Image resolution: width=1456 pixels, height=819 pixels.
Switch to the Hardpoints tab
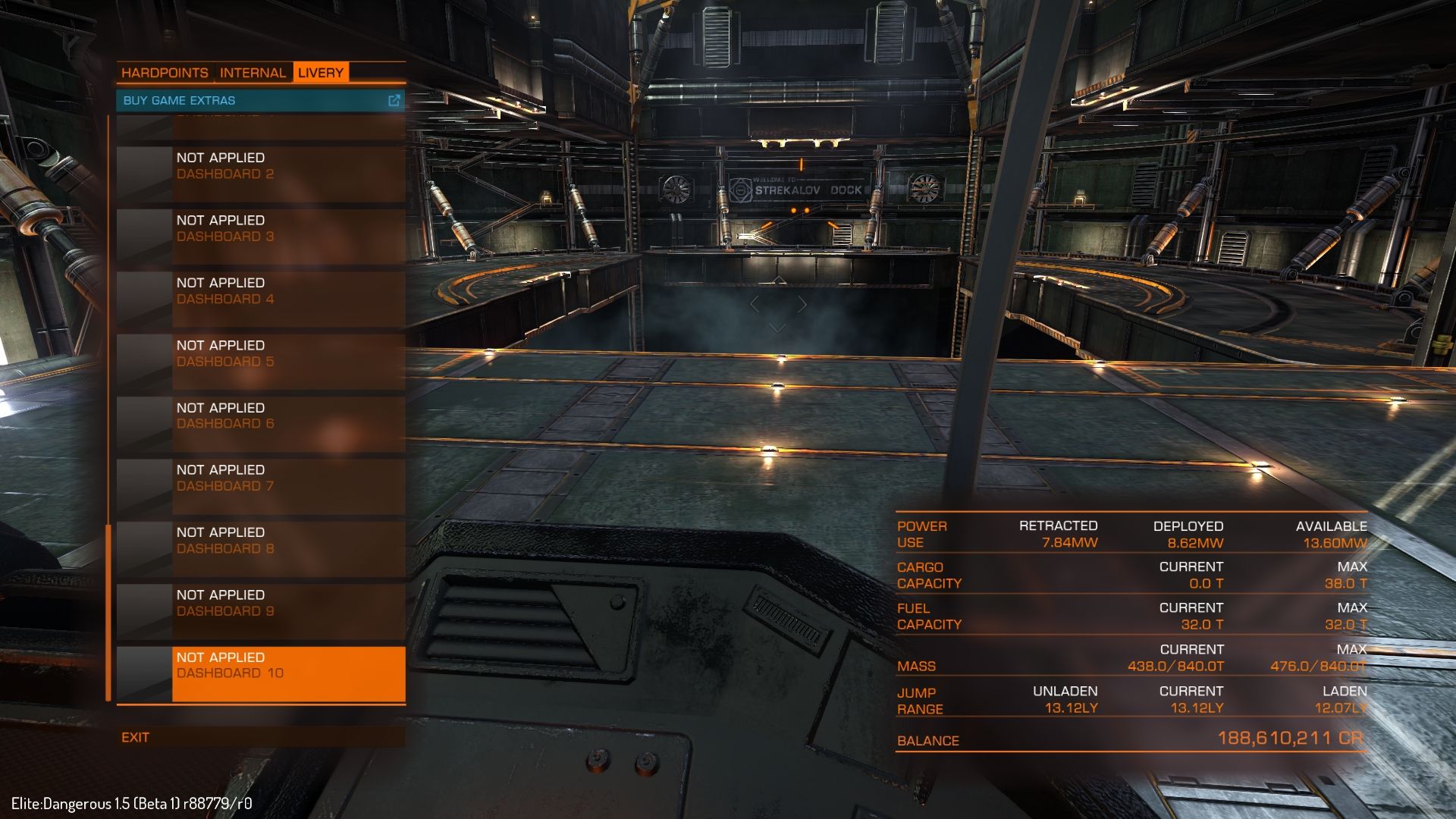pyautogui.click(x=165, y=73)
